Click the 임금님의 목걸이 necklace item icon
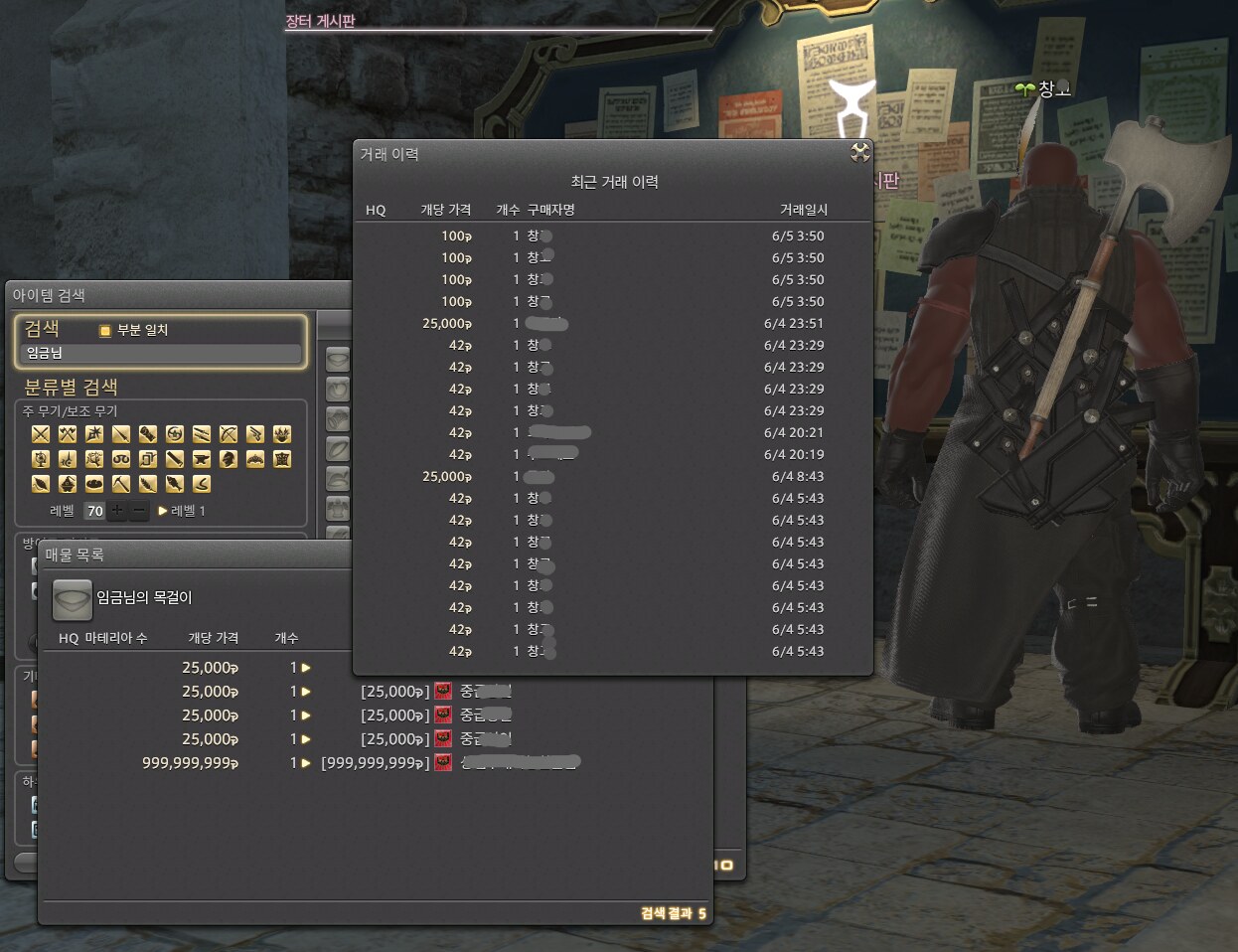Image resolution: width=1238 pixels, height=952 pixels. 72,598
